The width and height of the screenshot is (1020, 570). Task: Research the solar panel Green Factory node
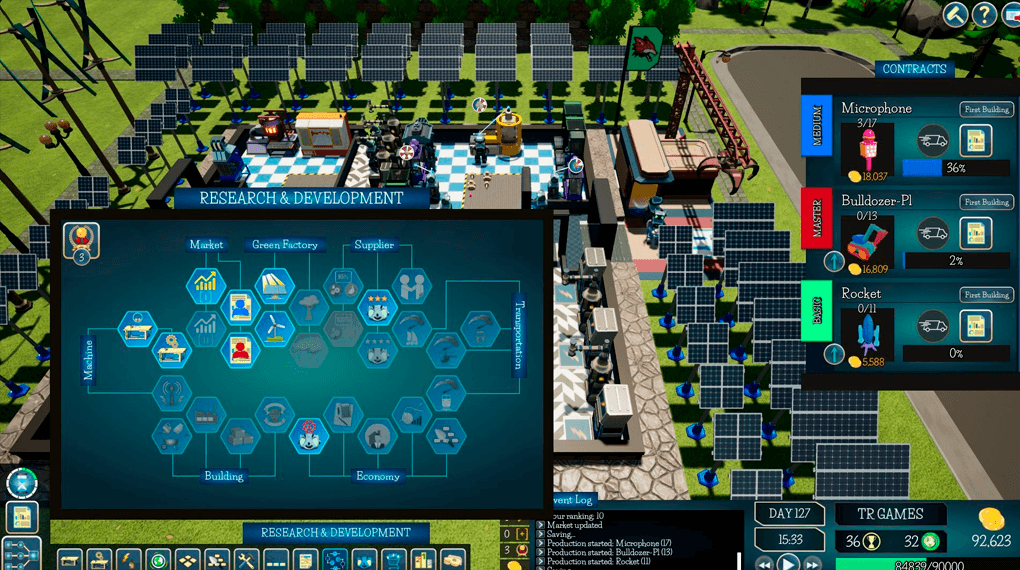pos(272,287)
